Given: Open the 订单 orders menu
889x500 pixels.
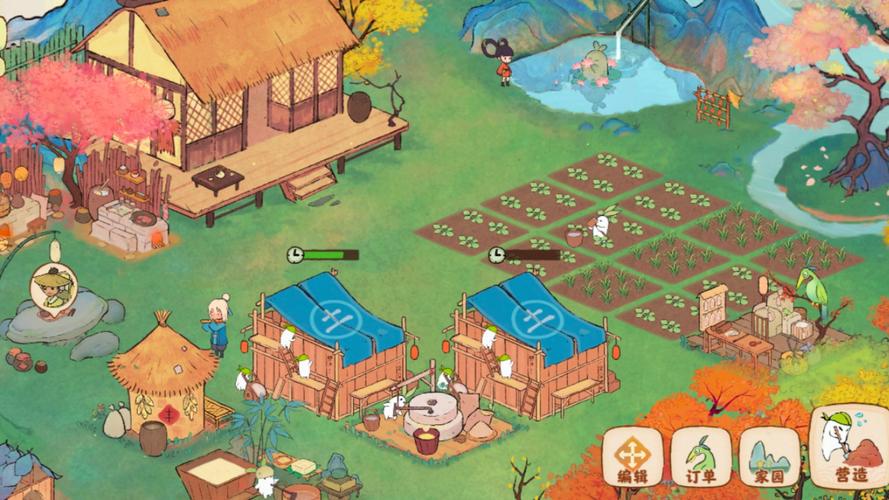Looking at the screenshot, I should pos(701,456).
